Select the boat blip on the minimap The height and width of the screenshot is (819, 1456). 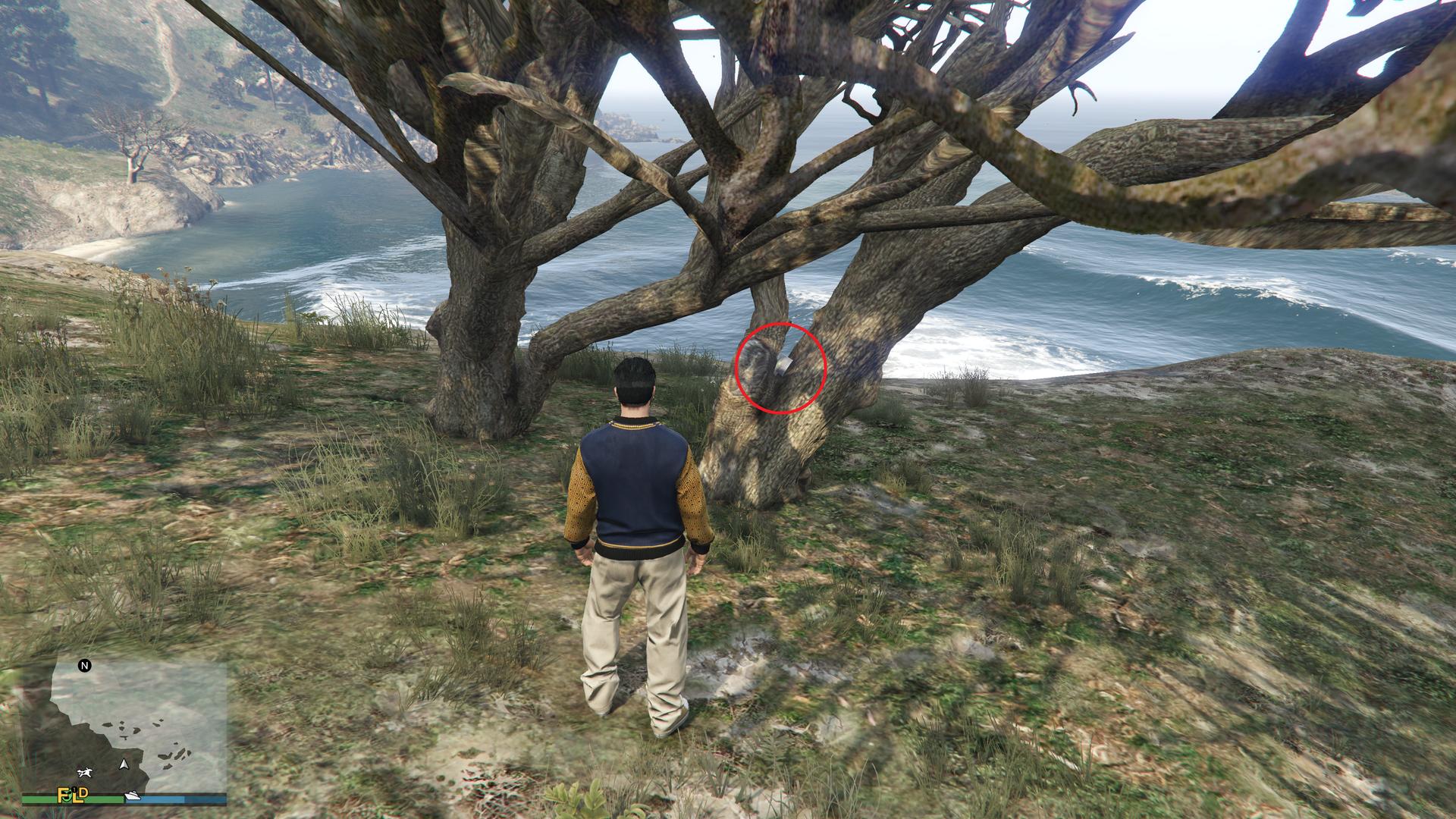(132, 795)
